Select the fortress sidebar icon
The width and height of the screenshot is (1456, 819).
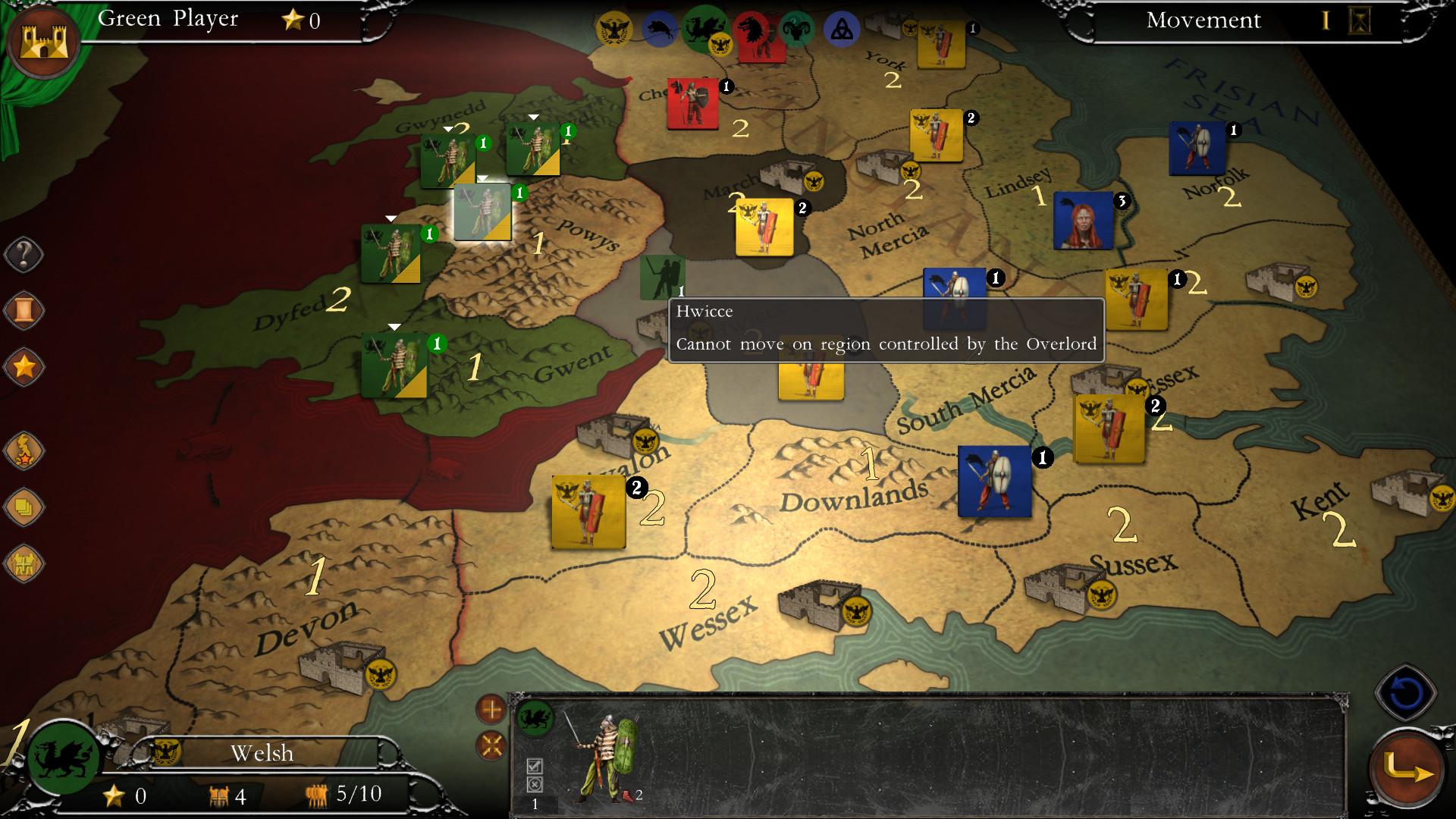point(25,561)
